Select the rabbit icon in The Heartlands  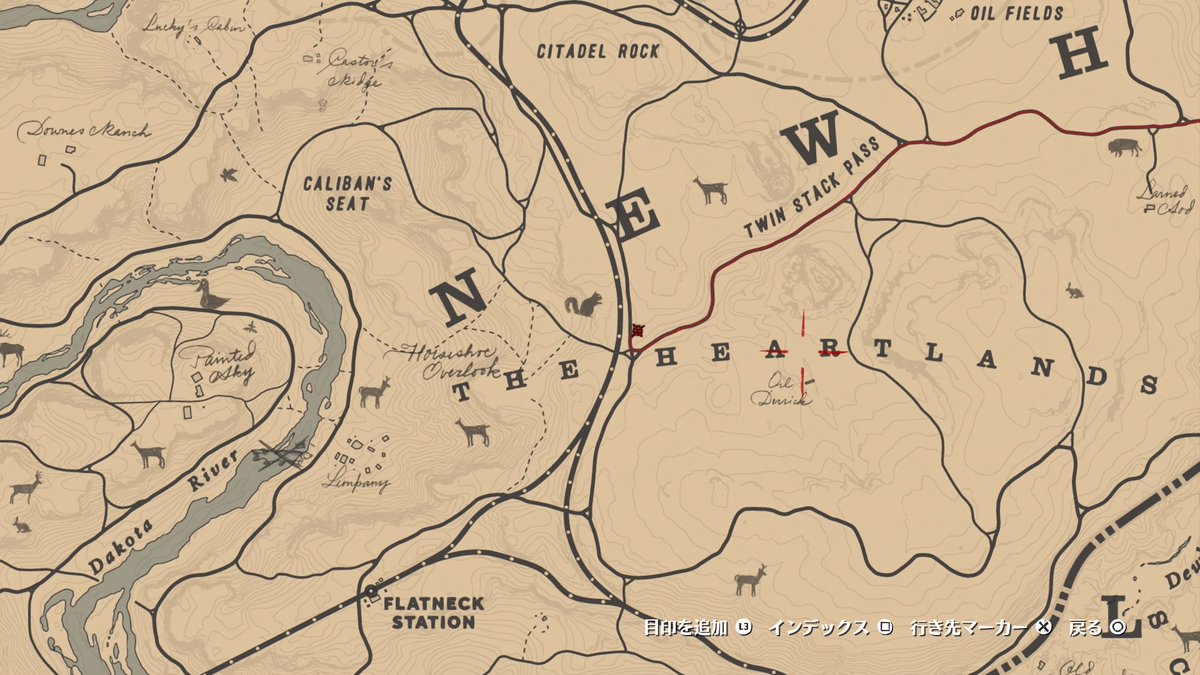click(x=1075, y=290)
